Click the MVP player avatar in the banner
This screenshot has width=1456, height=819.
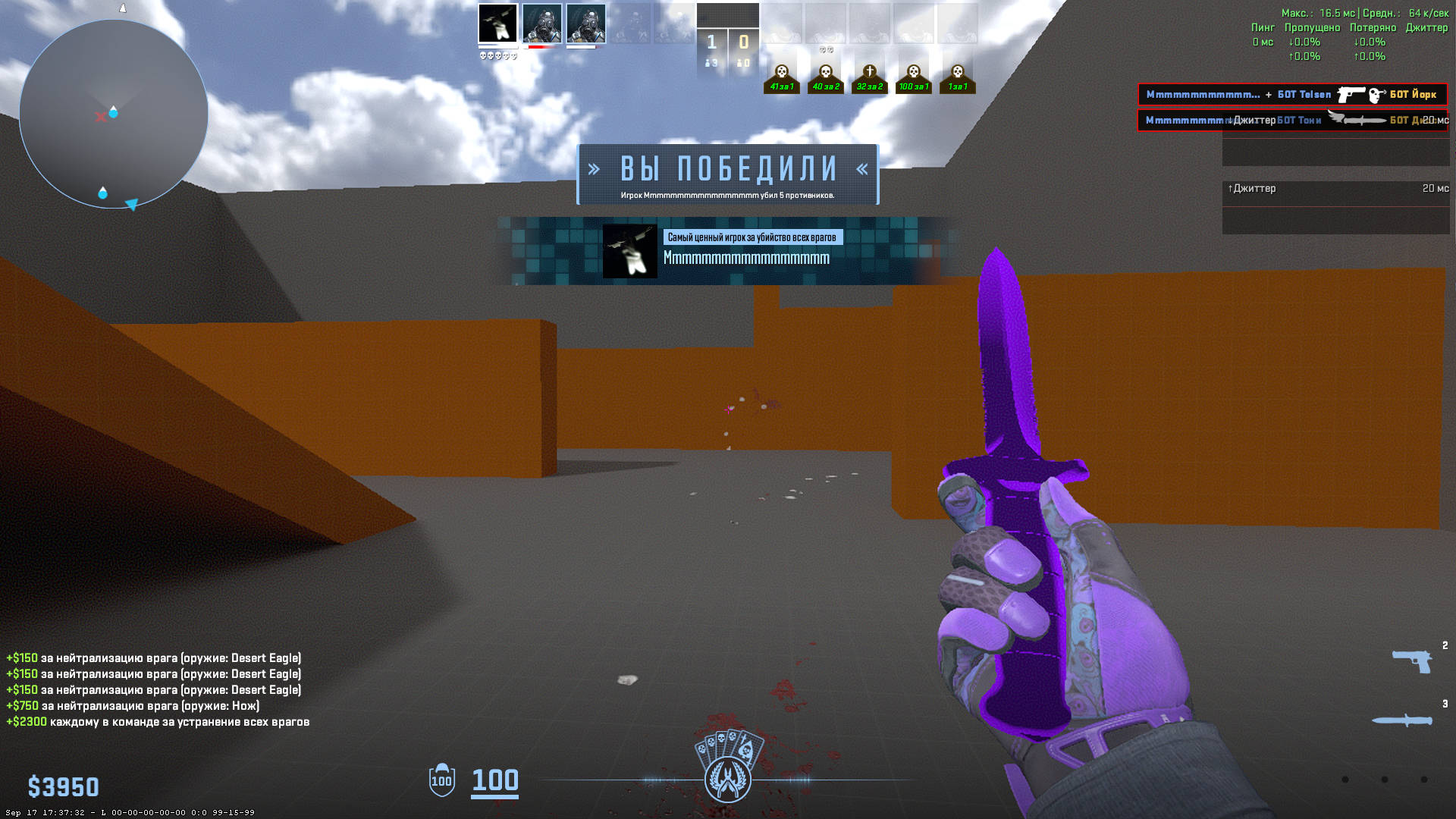point(629,251)
